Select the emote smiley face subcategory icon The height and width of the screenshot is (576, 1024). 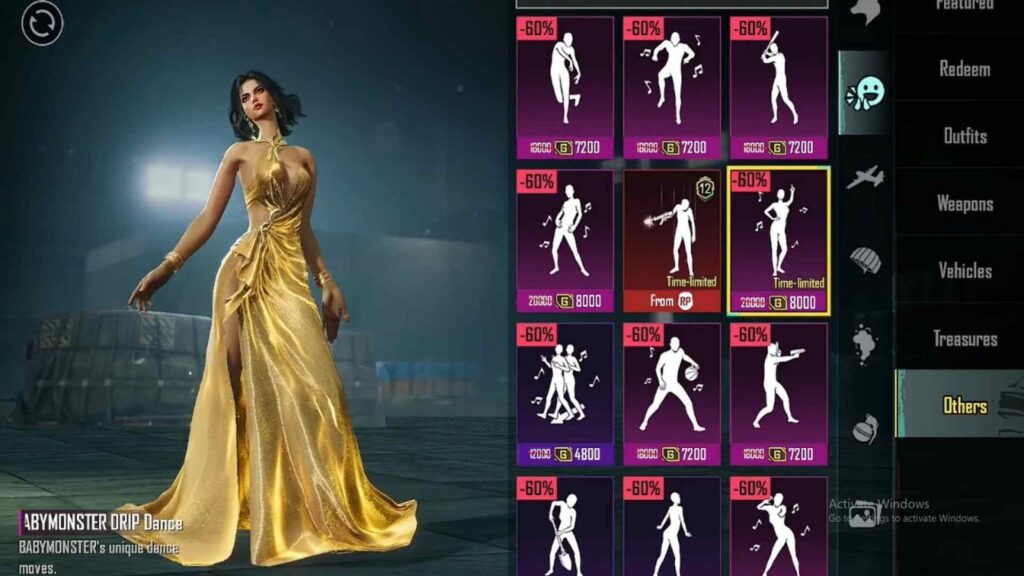865,93
